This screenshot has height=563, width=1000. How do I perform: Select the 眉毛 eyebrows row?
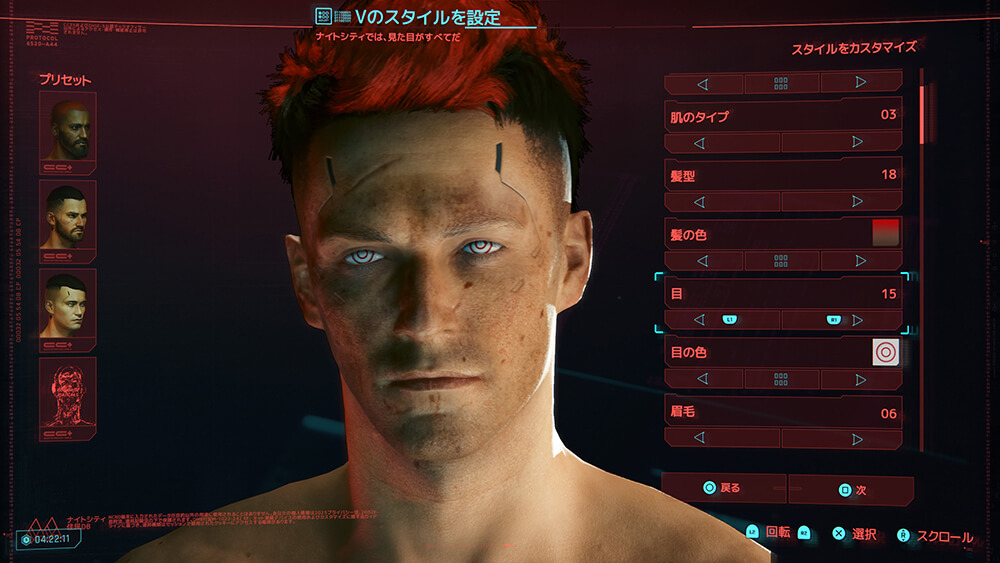(x=783, y=412)
